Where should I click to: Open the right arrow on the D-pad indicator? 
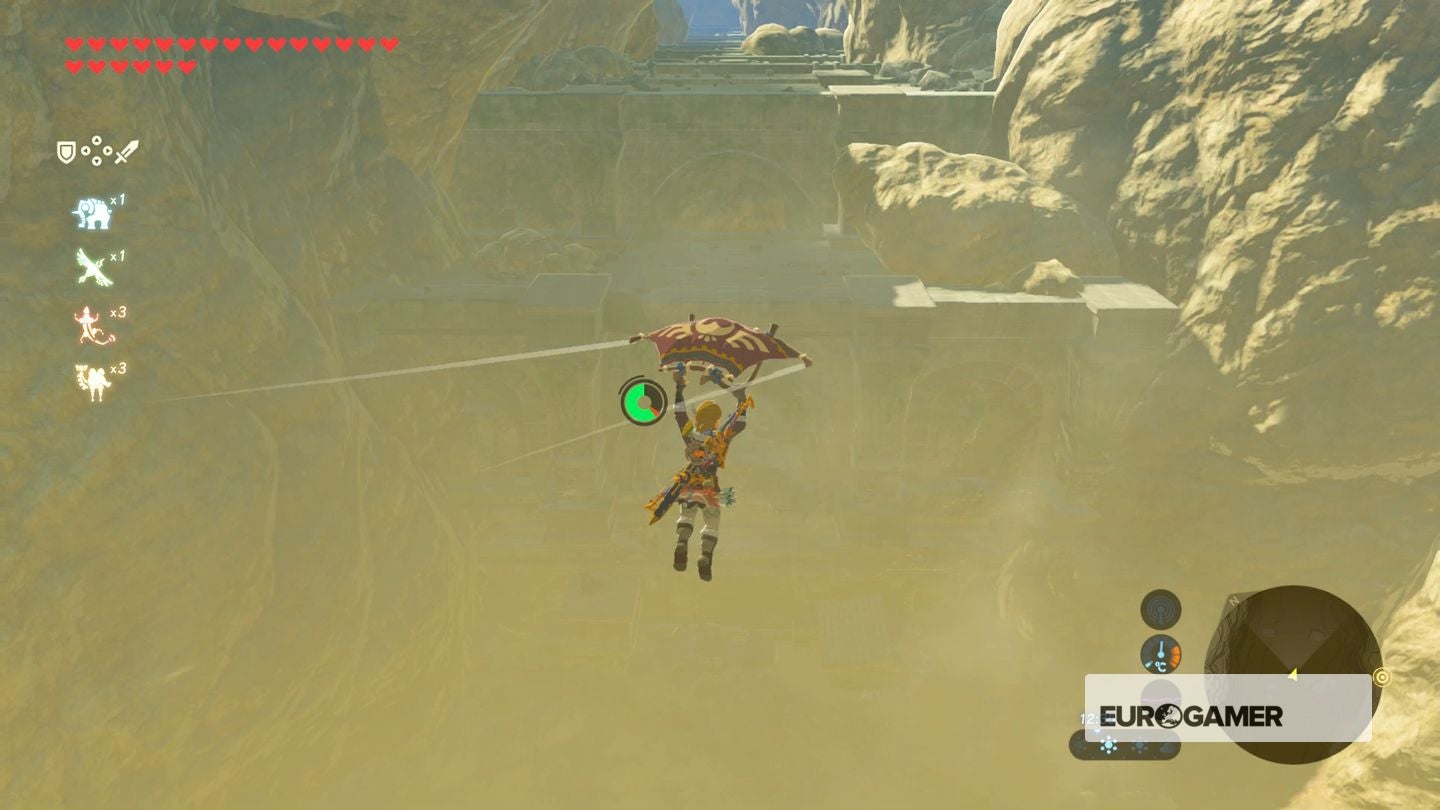pos(109,152)
